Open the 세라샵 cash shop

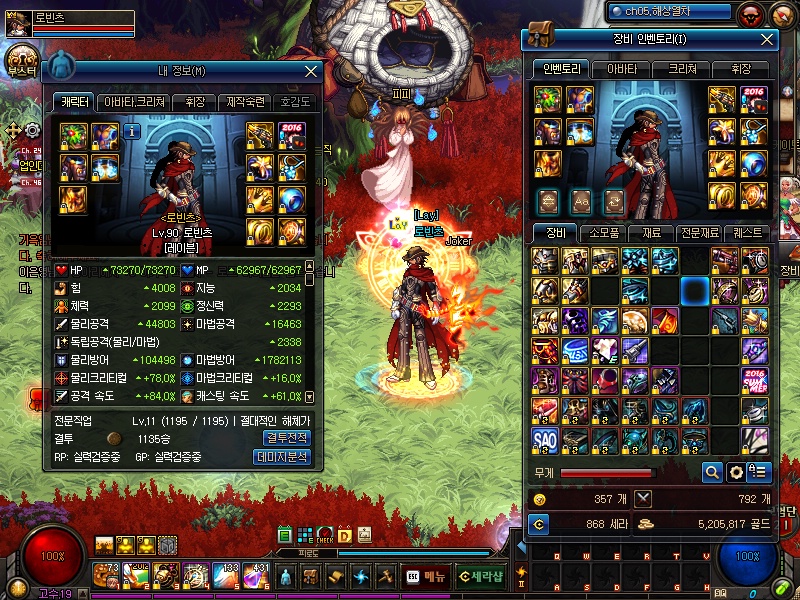(480, 576)
